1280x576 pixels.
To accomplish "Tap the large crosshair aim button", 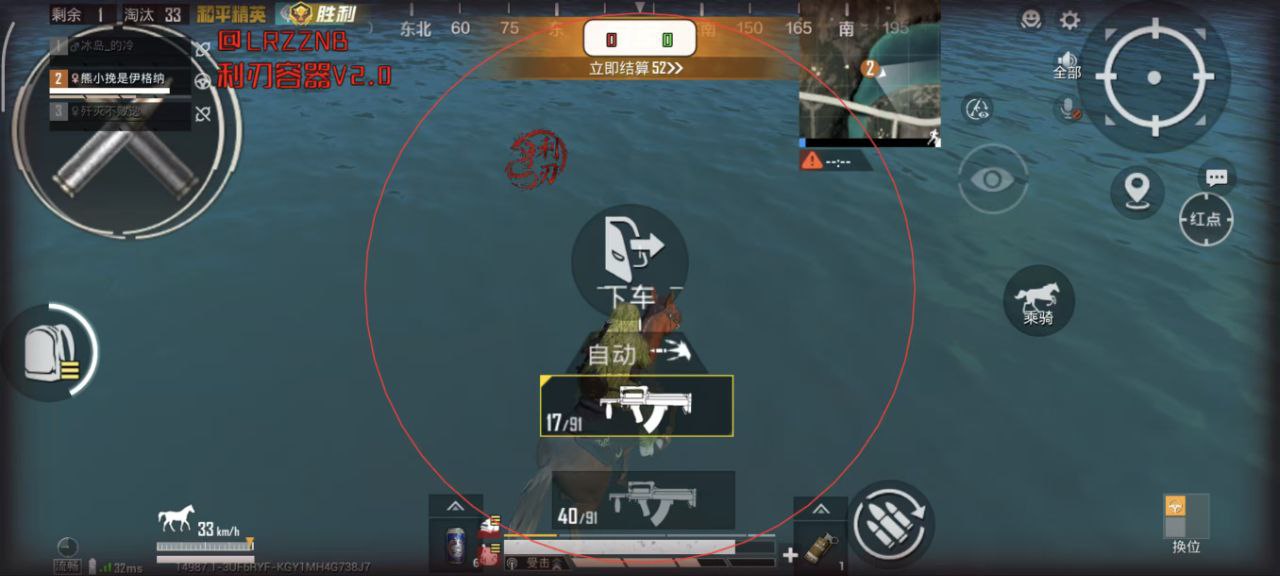I will 1153,77.
